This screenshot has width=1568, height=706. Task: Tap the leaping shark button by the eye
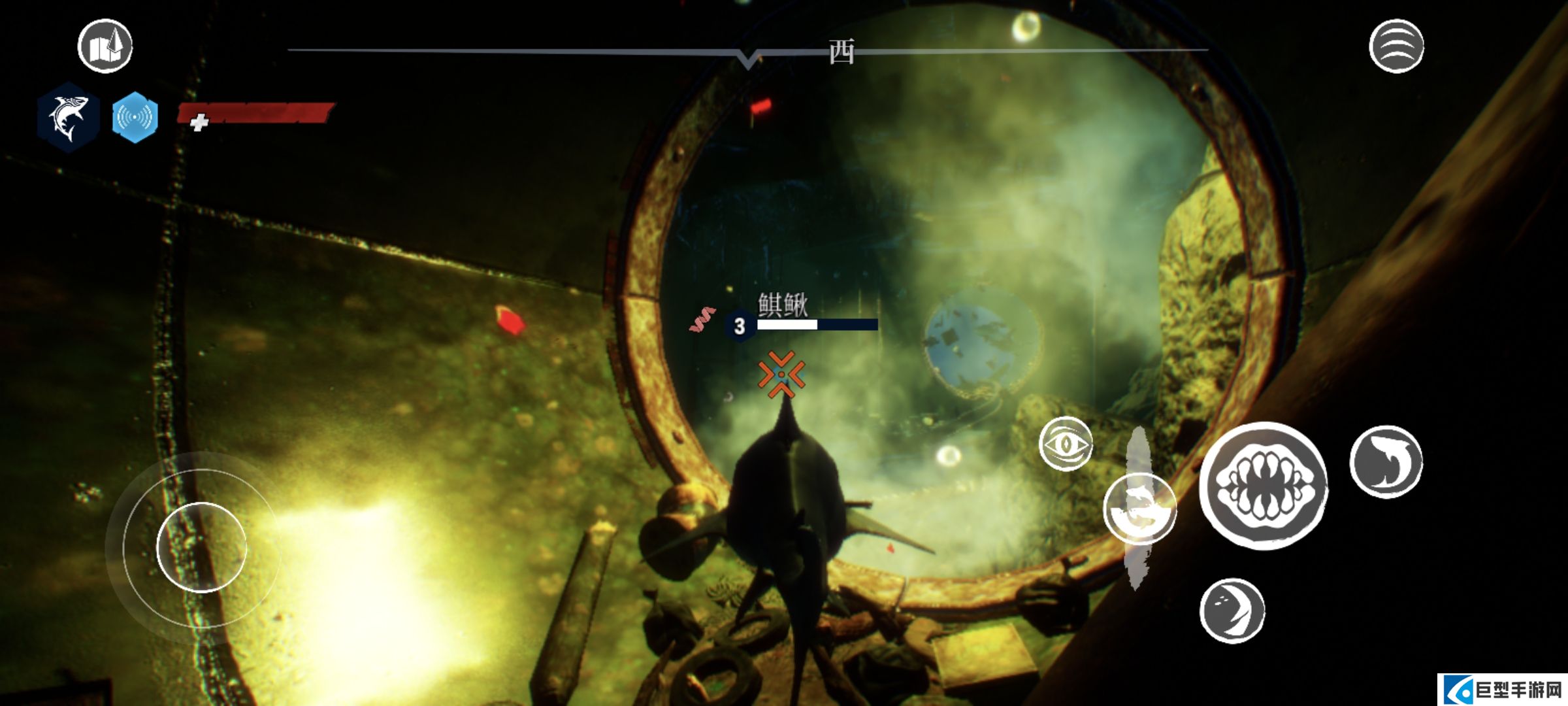click(x=1140, y=509)
